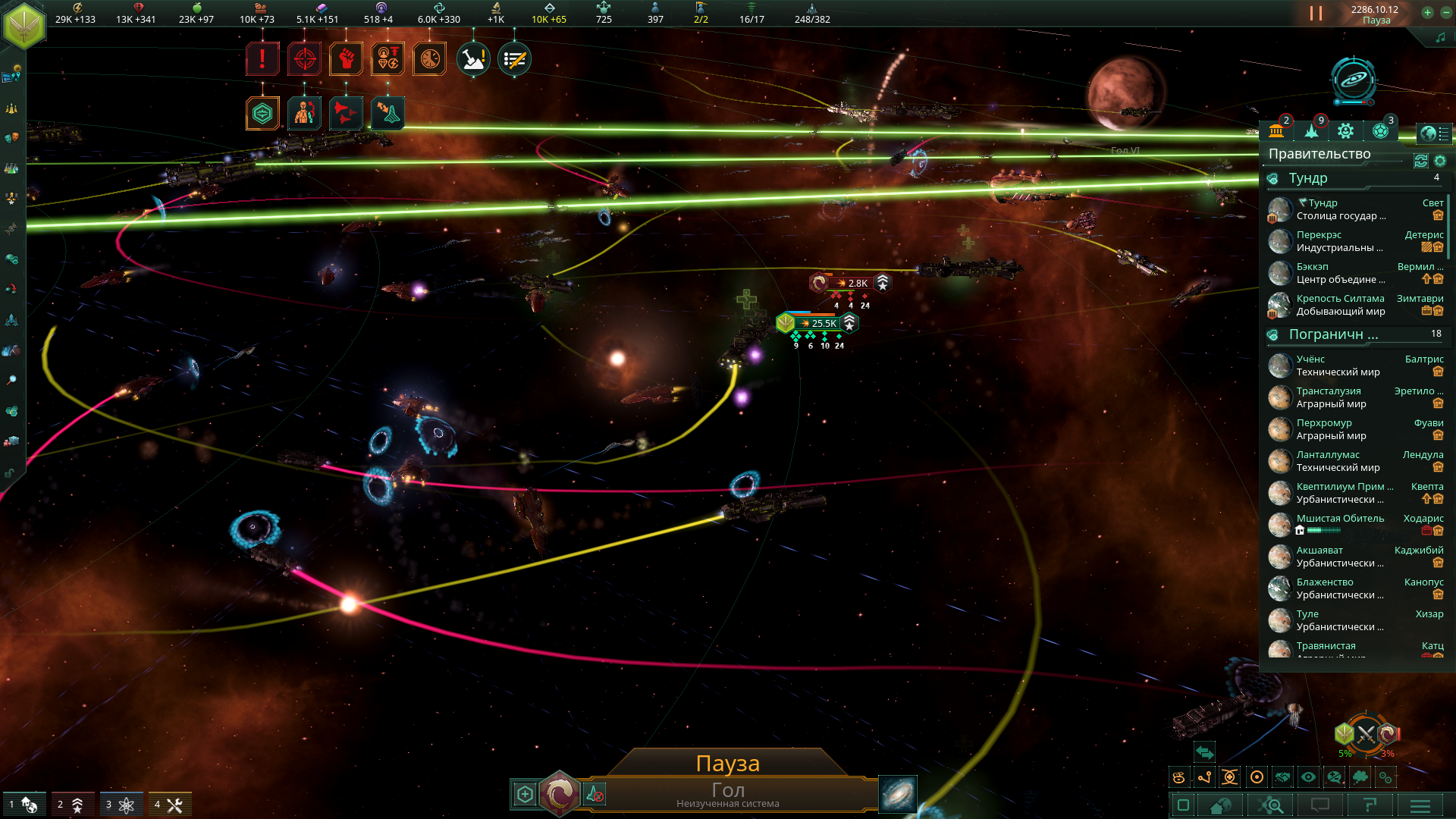Open the main menu hamburger button
The image size is (1456, 819).
[x=1420, y=805]
